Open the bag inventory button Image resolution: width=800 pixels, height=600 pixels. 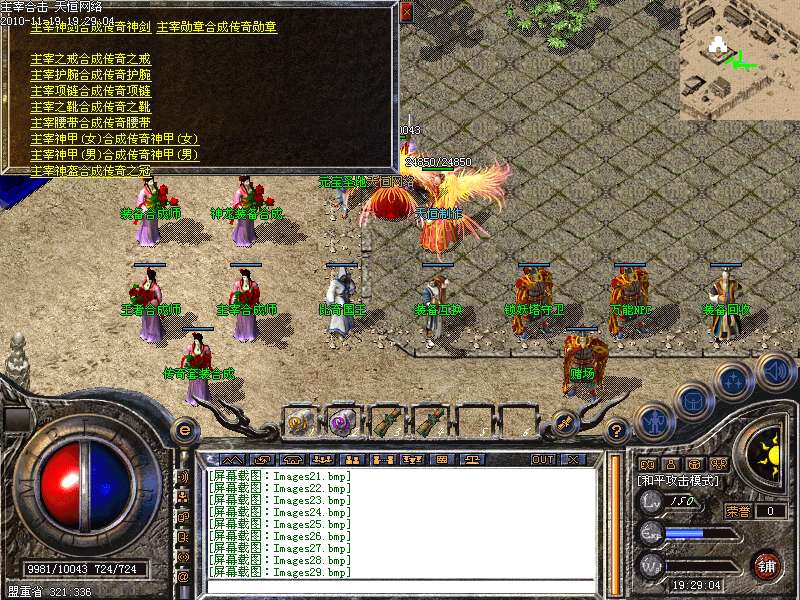click(x=692, y=402)
